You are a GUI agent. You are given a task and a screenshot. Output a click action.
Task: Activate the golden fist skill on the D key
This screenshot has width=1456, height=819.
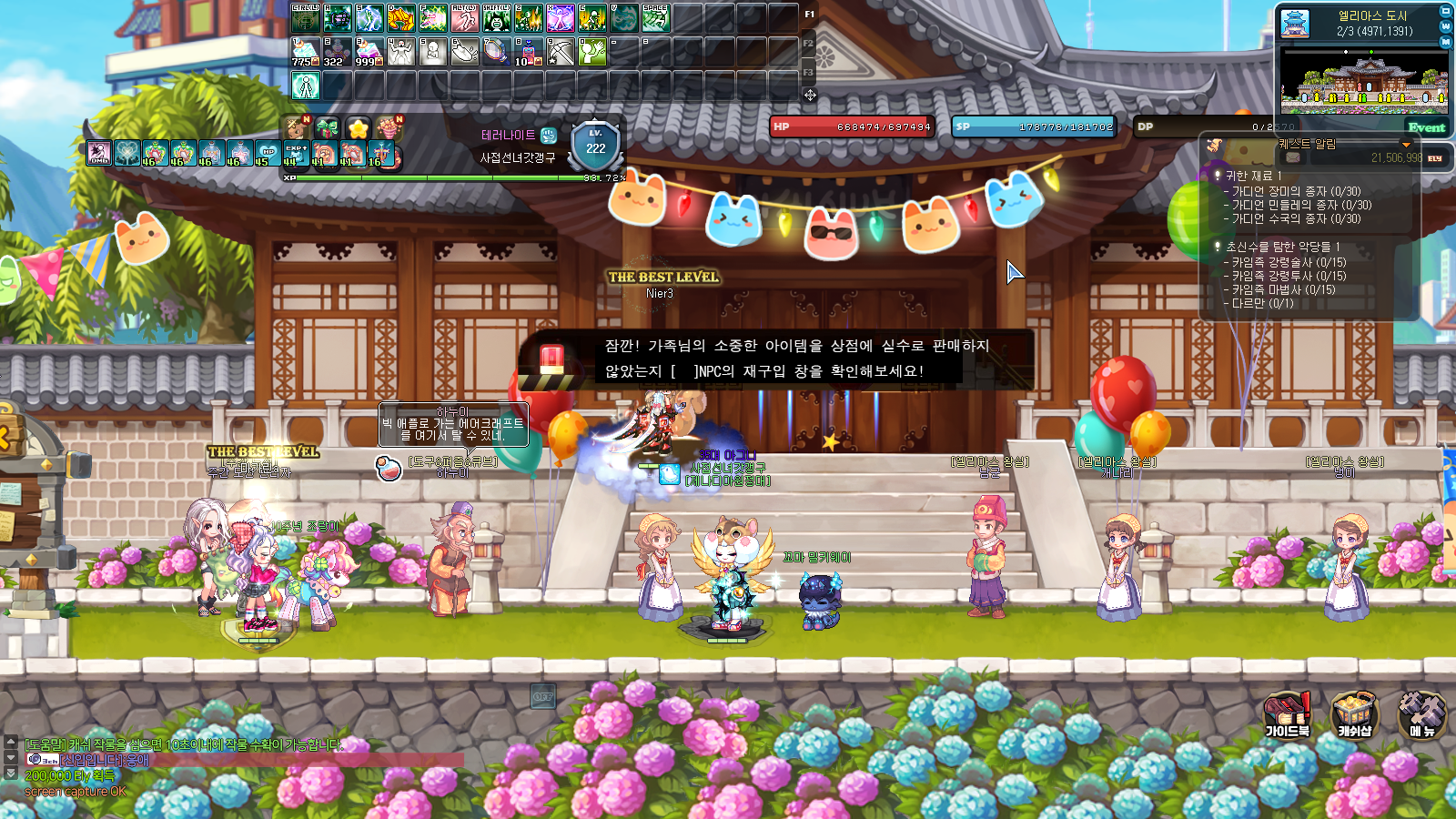point(401,18)
